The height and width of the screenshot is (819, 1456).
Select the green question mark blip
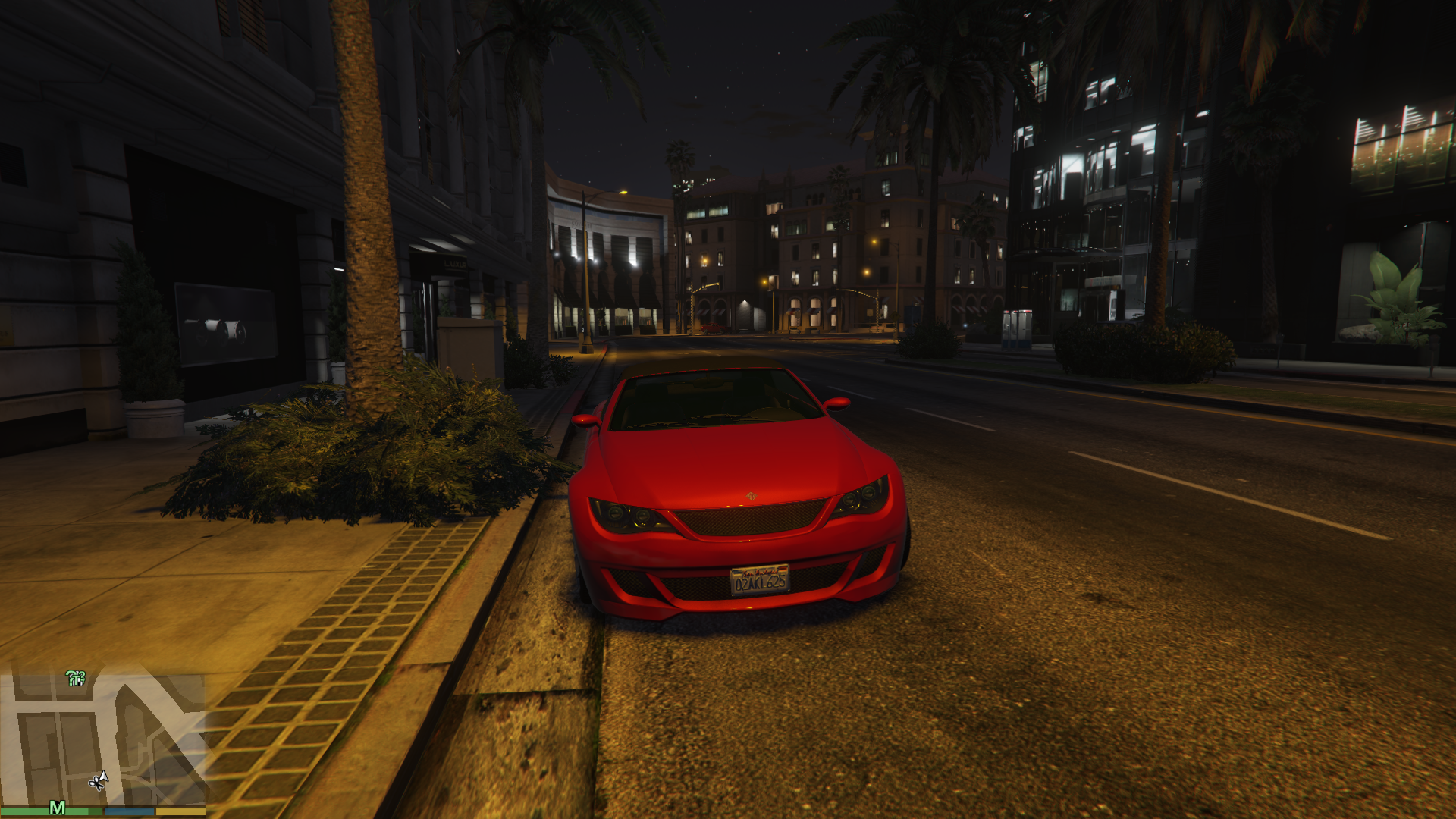[x=75, y=678]
